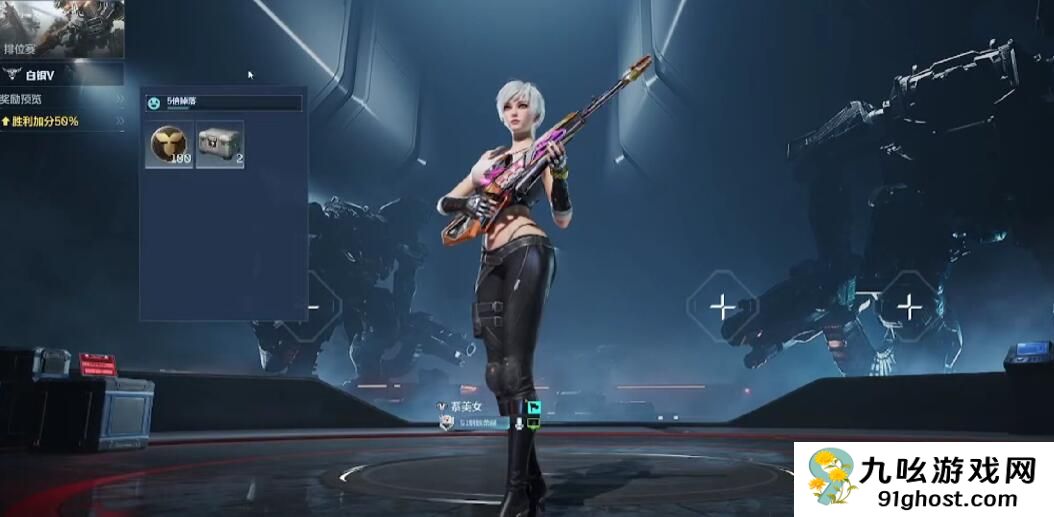Image resolution: width=1054 pixels, height=517 pixels.
Task: Select the supply crate reward slot
Action: pyautogui.click(x=220, y=144)
